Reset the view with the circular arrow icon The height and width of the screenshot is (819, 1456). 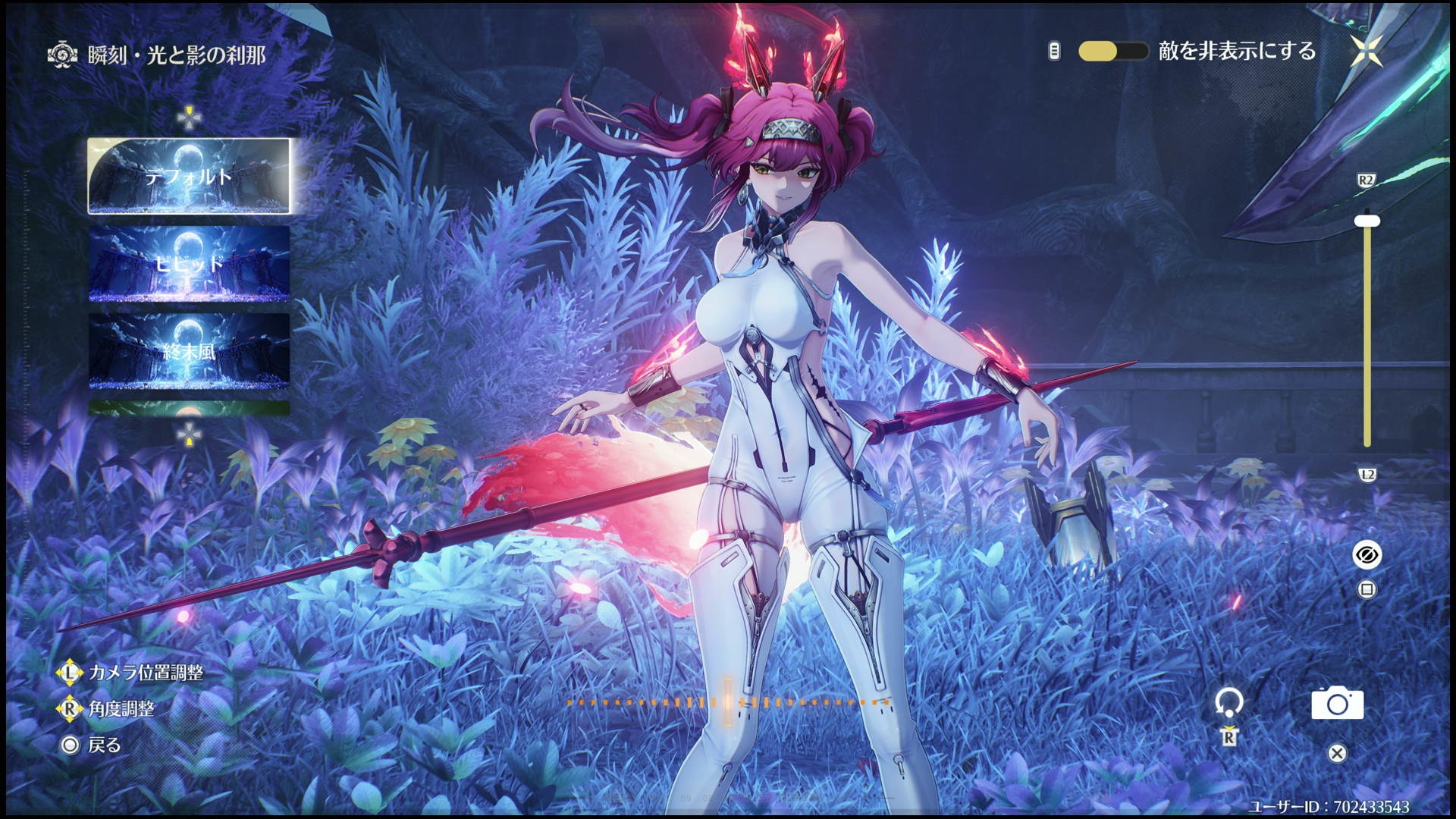tap(1228, 702)
